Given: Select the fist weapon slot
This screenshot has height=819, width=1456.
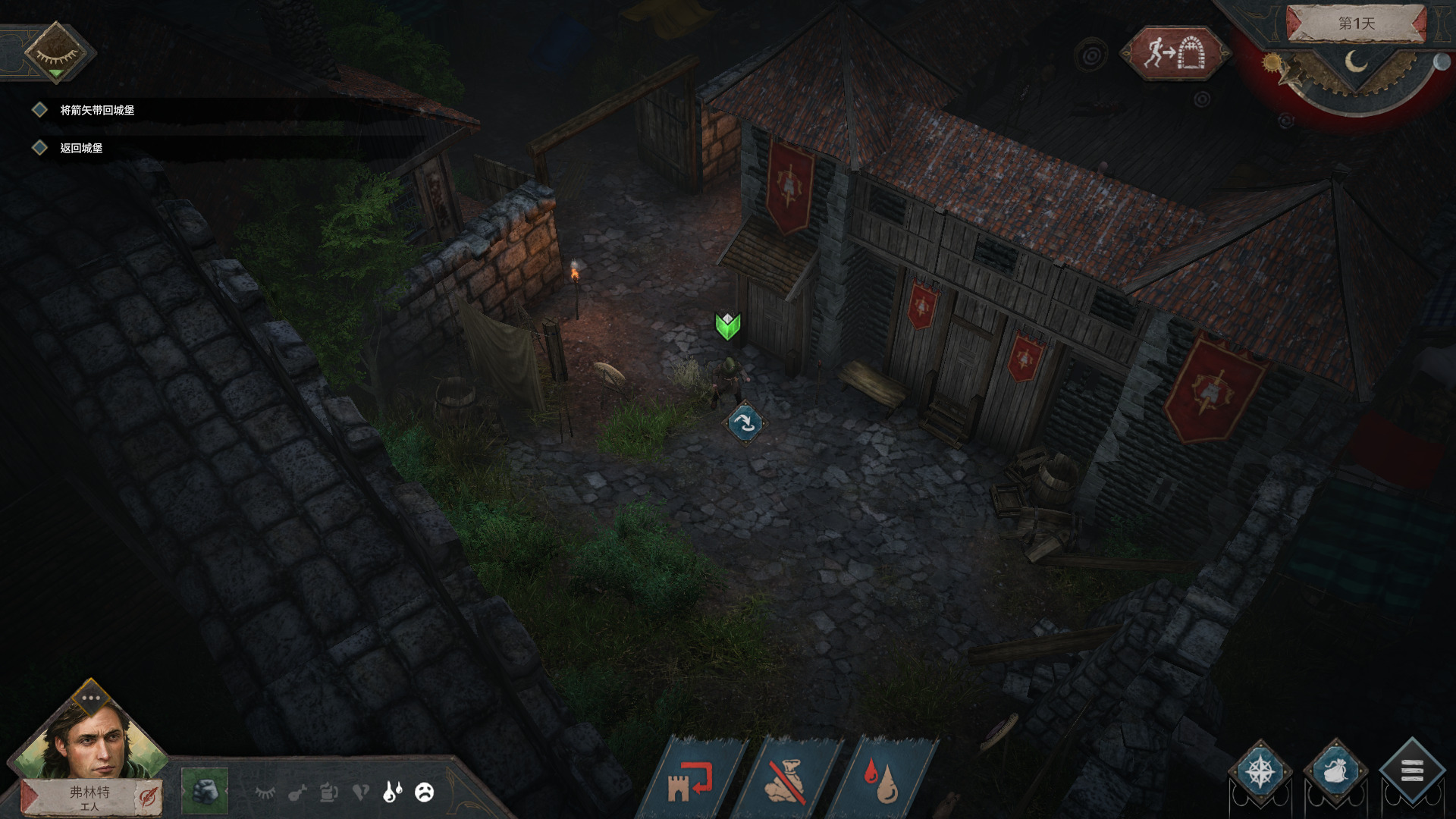Looking at the screenshot, I should tap(205, 791).
